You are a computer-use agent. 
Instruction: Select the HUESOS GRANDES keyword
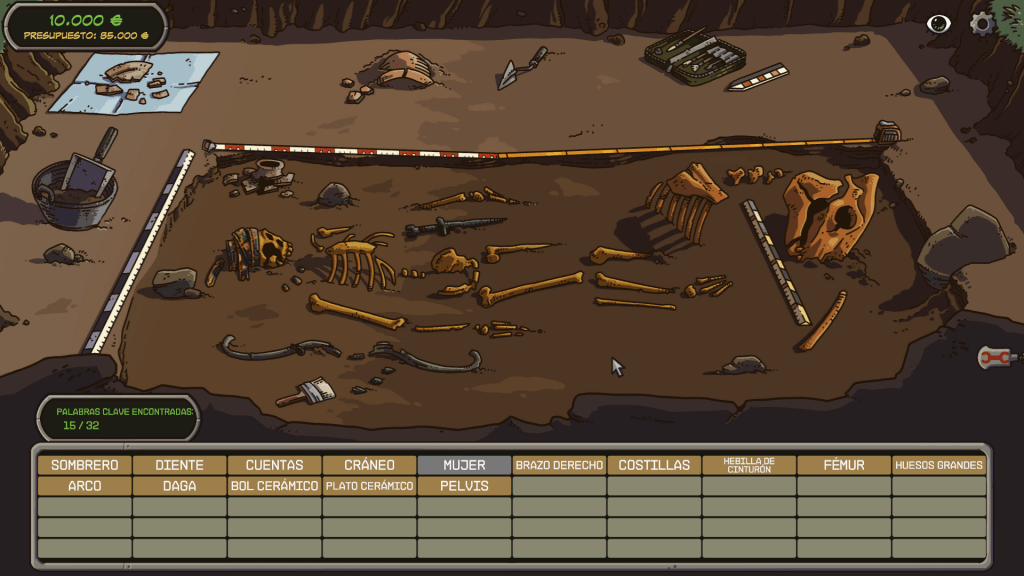939,465
